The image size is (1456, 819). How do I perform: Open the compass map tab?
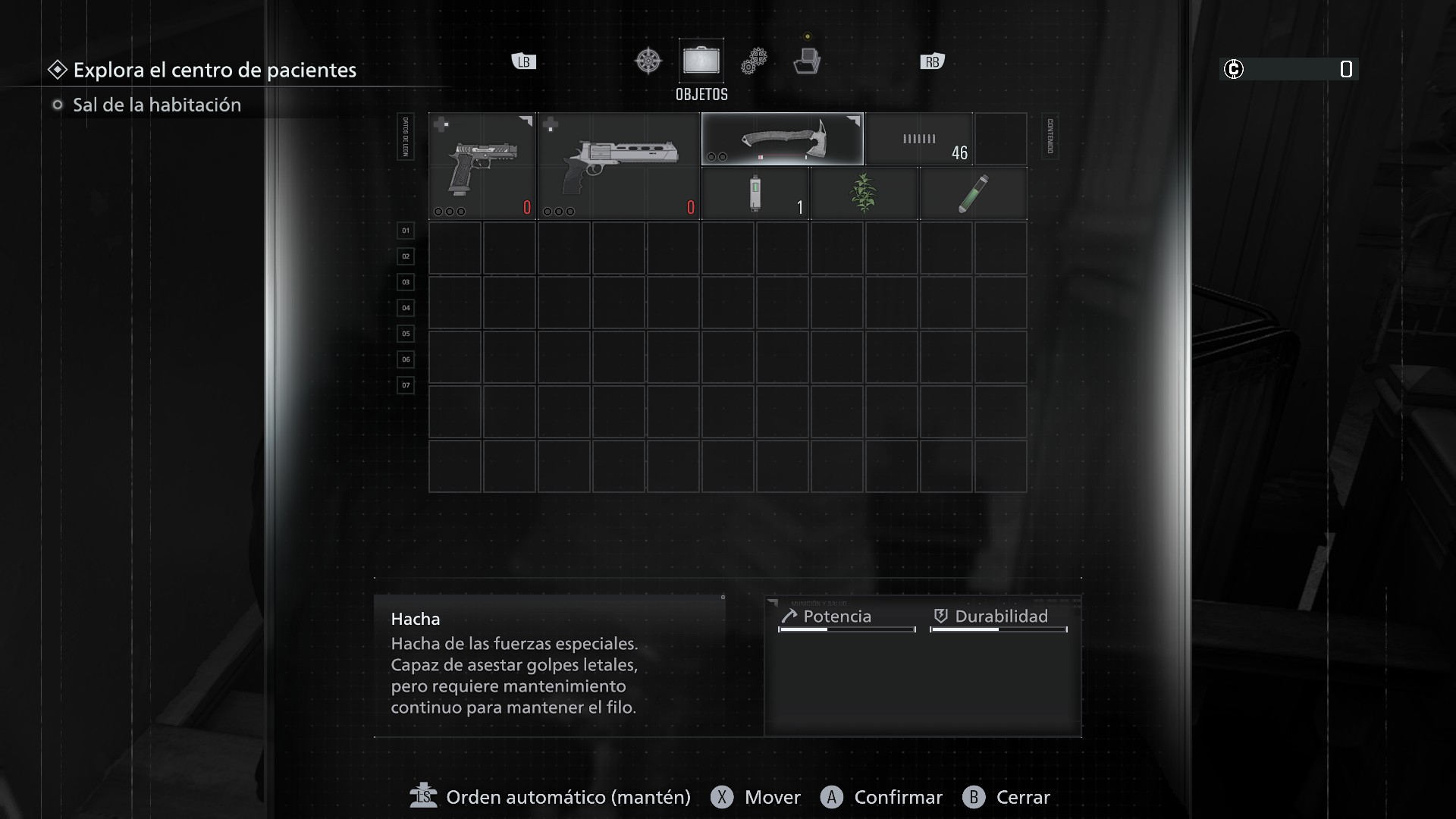click(648, 61)
